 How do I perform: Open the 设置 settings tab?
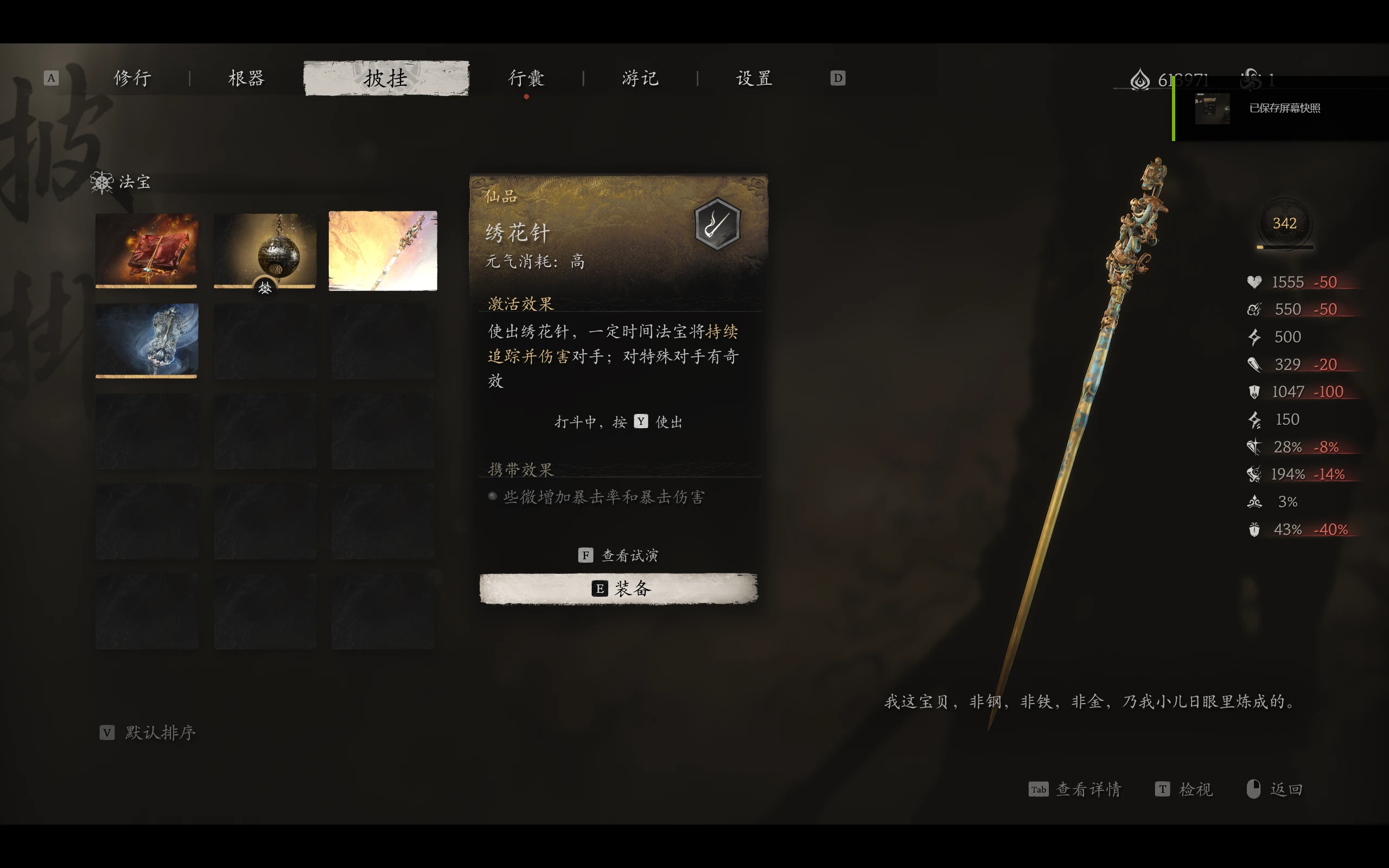754,78
